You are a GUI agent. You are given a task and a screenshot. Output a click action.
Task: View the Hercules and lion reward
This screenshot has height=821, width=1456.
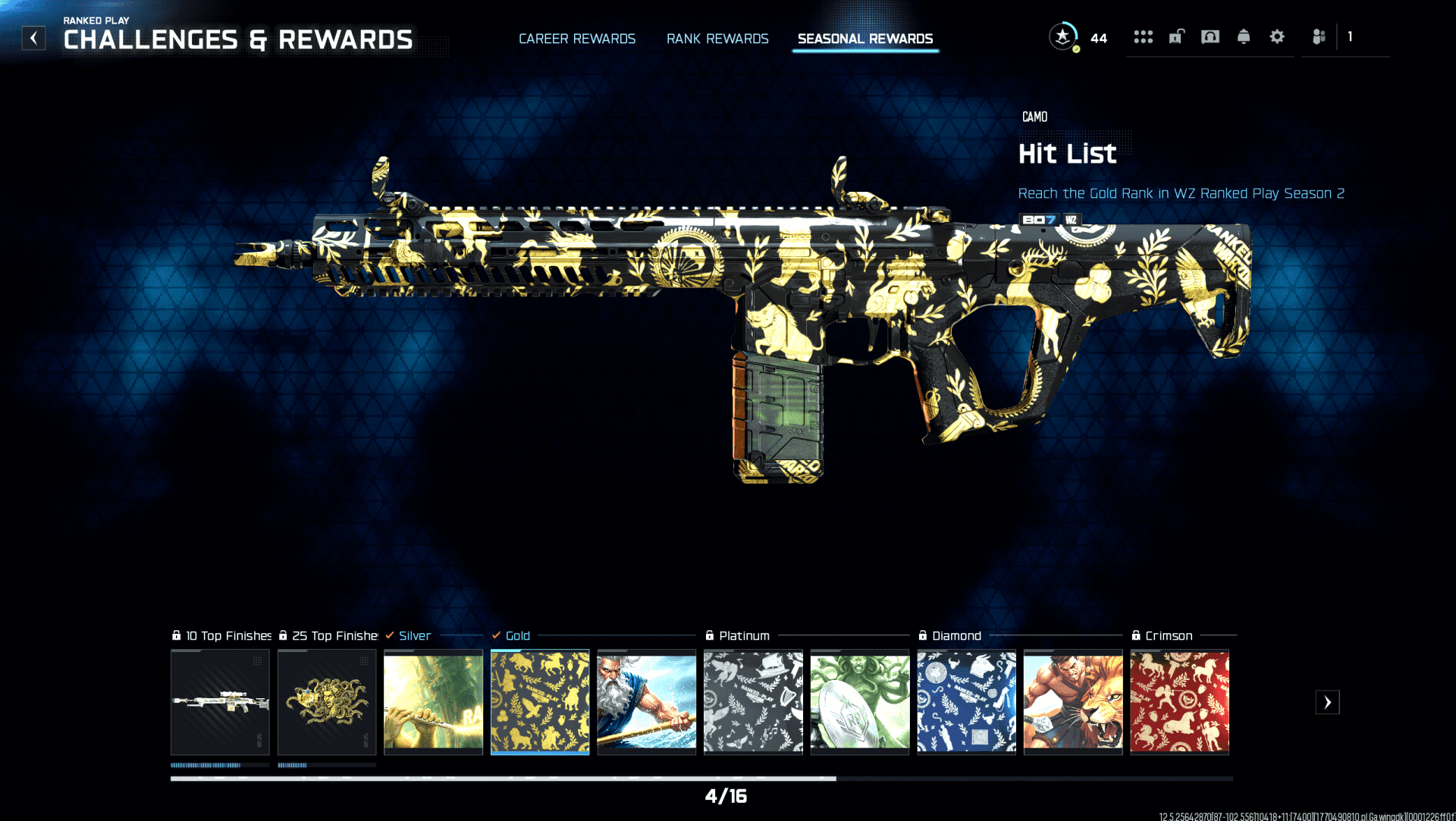pyautogui.click(x=1072, y=702)
